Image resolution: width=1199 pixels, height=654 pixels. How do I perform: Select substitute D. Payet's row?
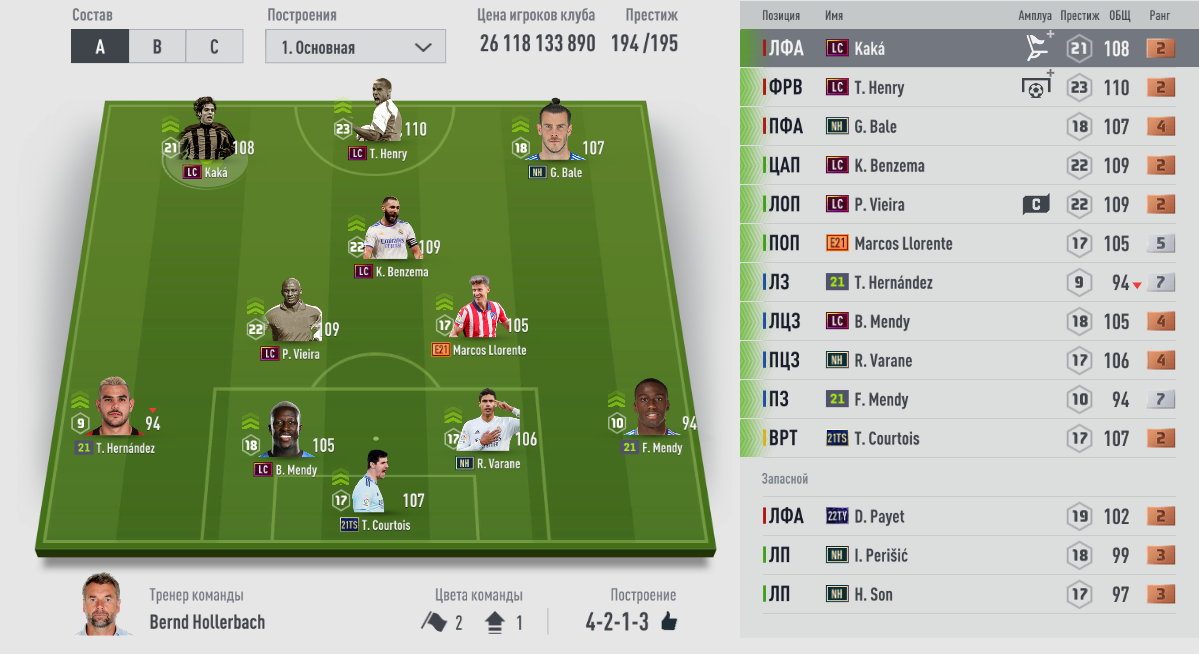(x=968, y=517)
